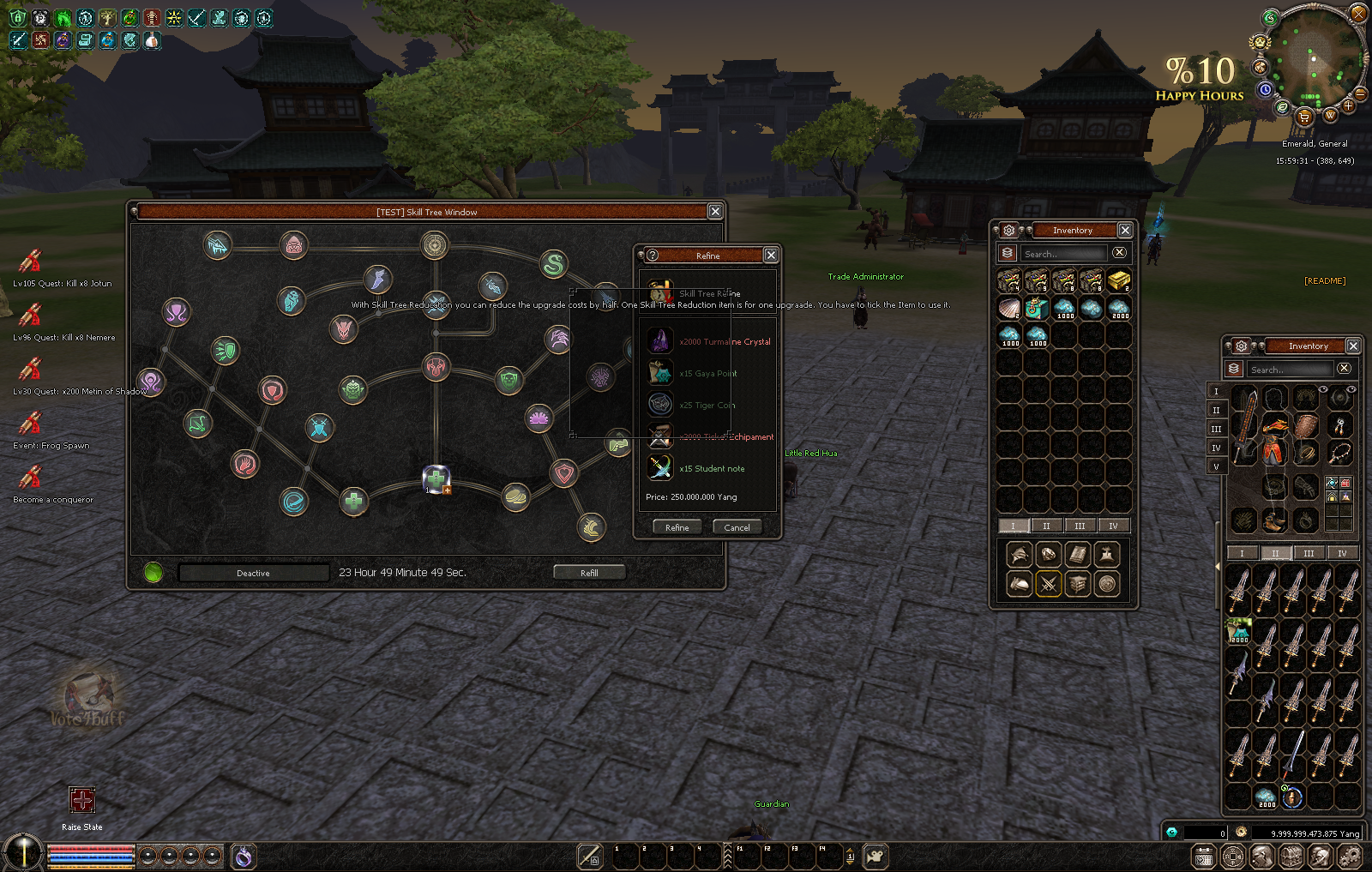Open the Vote4Buff icon
Viewport: 1372px width, 872px height.
point(87,699)
